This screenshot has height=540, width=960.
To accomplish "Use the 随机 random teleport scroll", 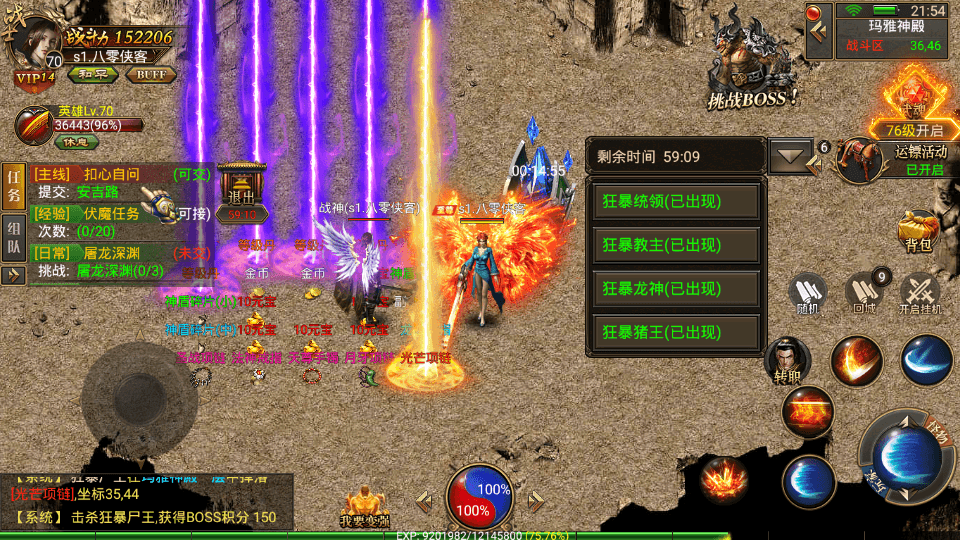I will [808, 295].
